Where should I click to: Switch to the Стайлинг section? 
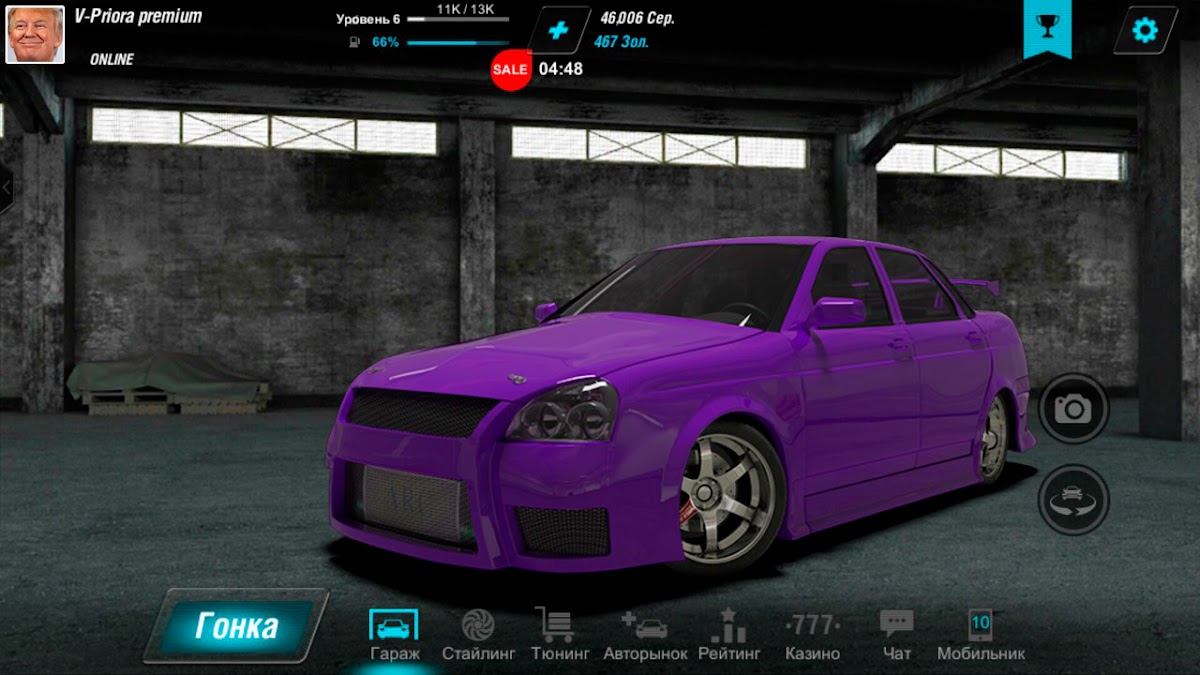(x=478, y=635)
